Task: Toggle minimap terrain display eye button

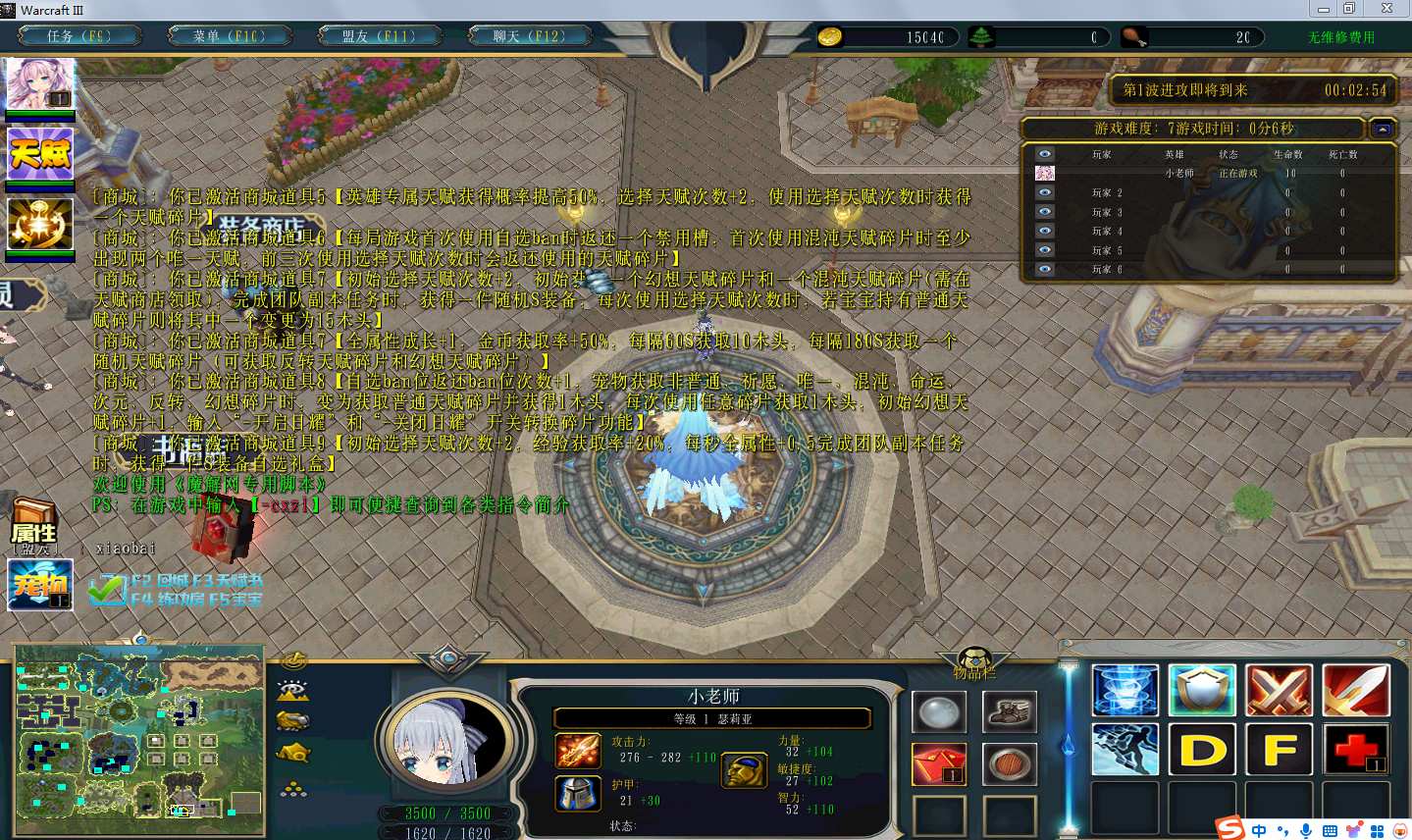Action: pyautogui.click(x=293, y=691)
